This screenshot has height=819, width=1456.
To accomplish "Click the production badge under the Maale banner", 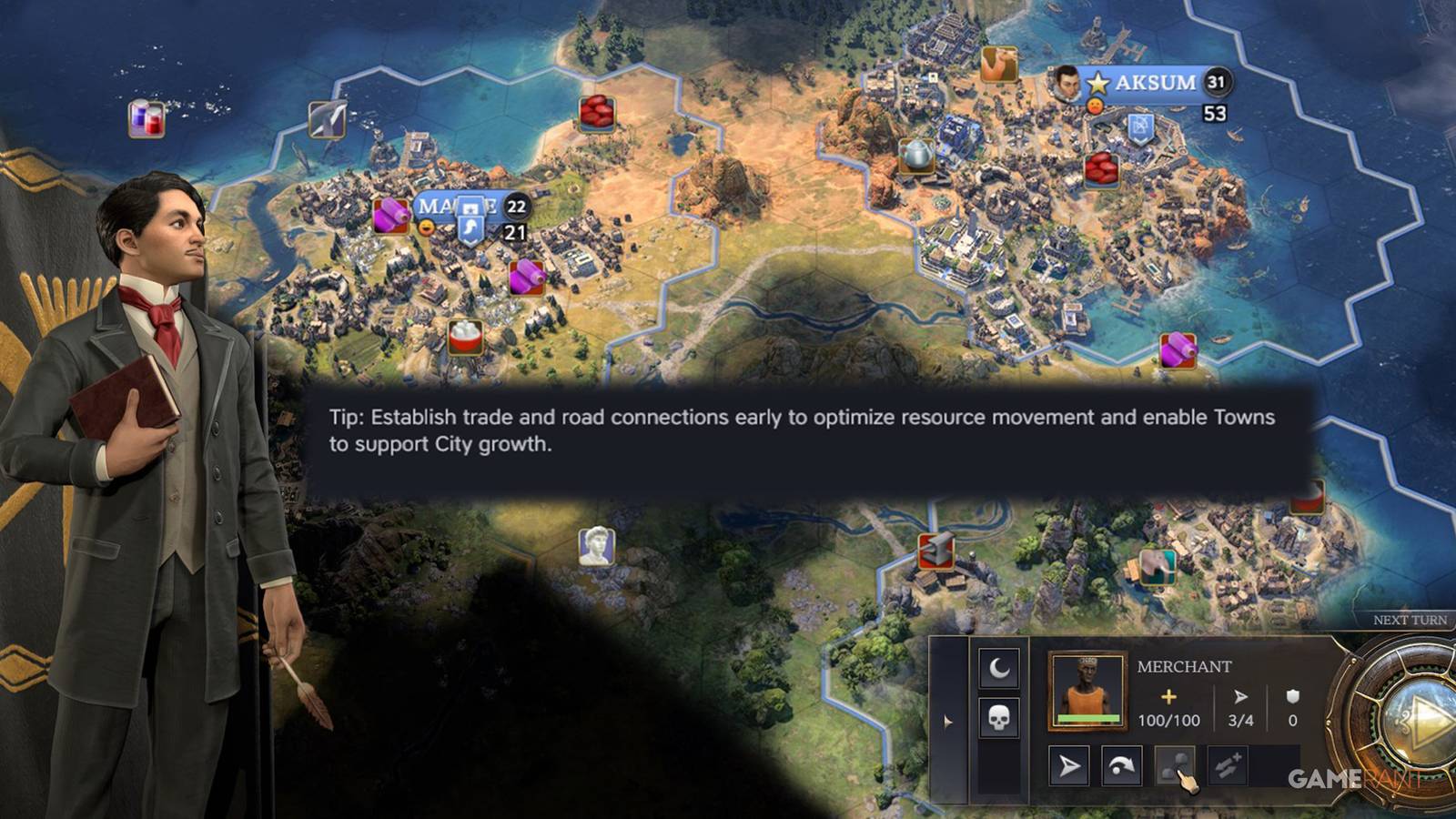I will coord(515,232).
